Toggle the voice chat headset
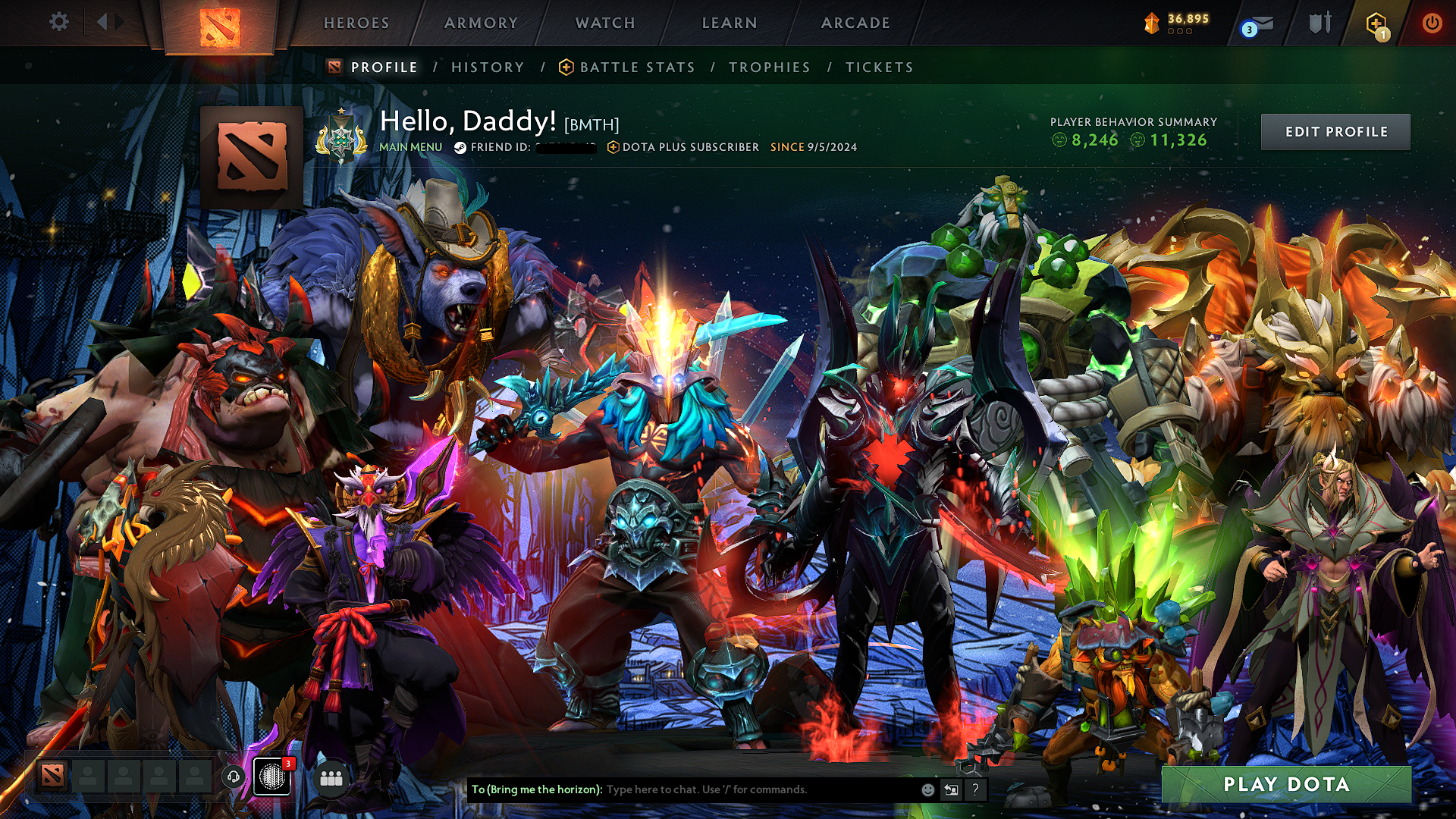The image size is (1456, 819). (235, 777)
